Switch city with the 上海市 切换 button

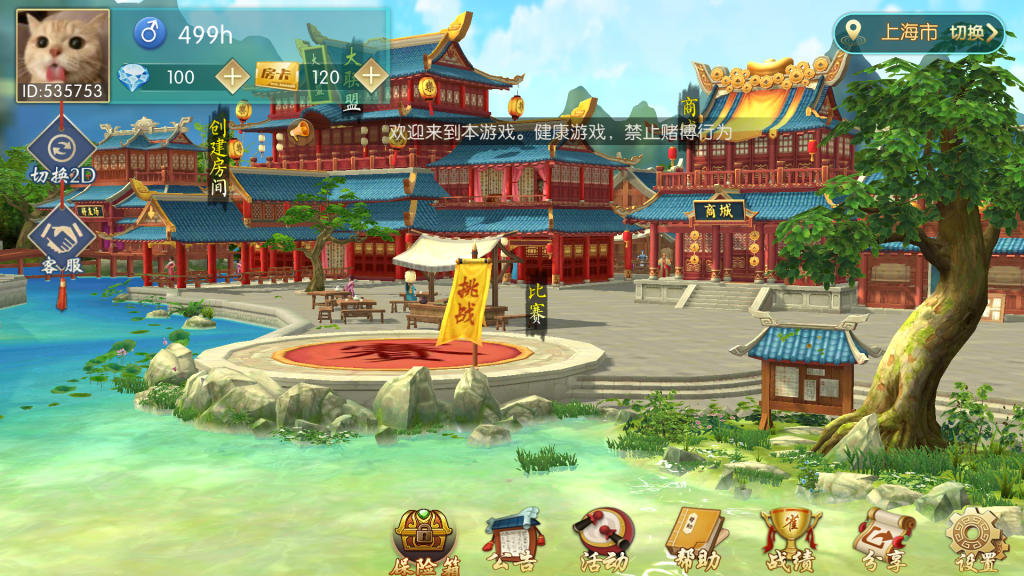pyautogui.click(x=919, y=32)
